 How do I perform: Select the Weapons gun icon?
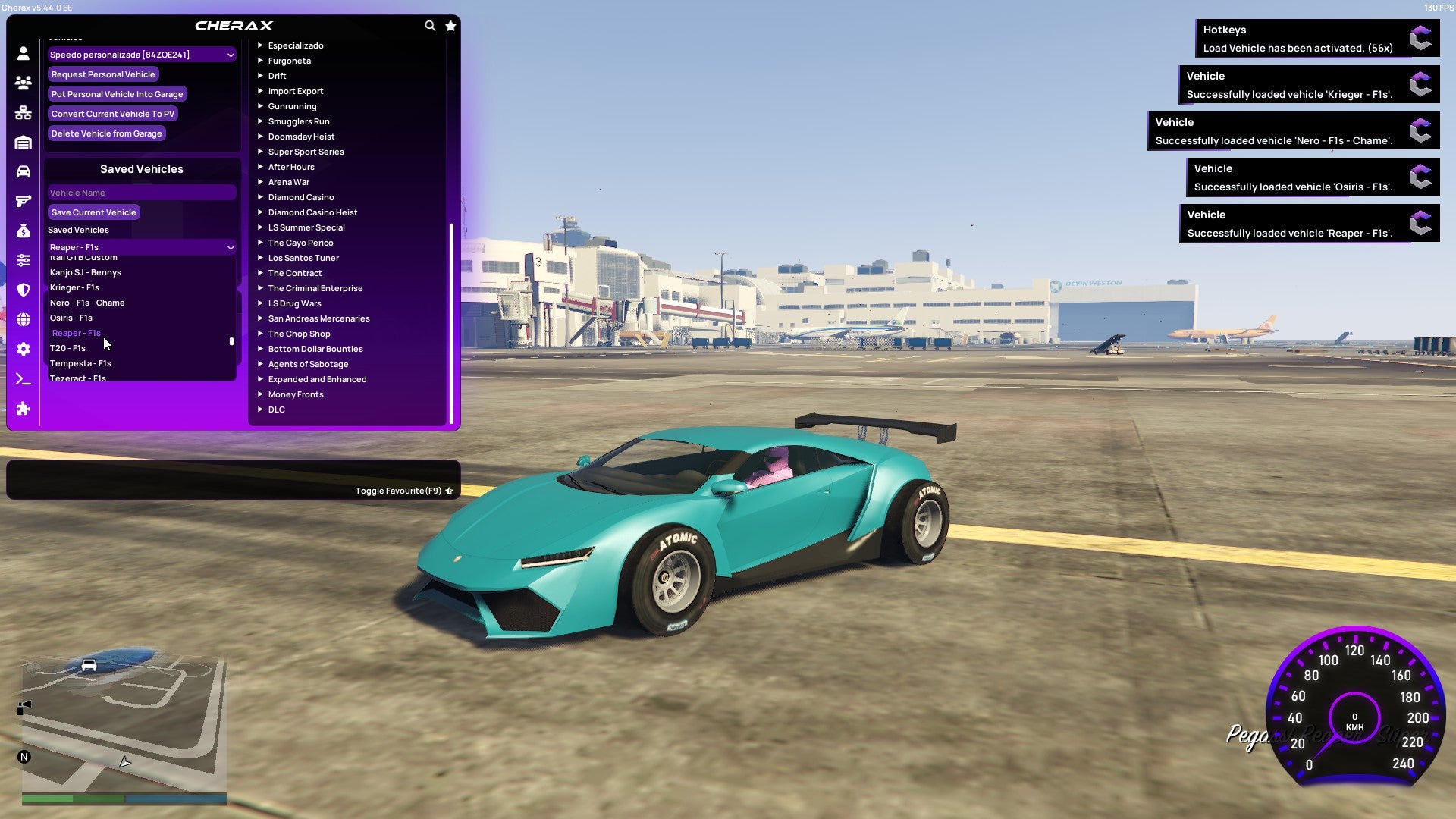[23, 200]
